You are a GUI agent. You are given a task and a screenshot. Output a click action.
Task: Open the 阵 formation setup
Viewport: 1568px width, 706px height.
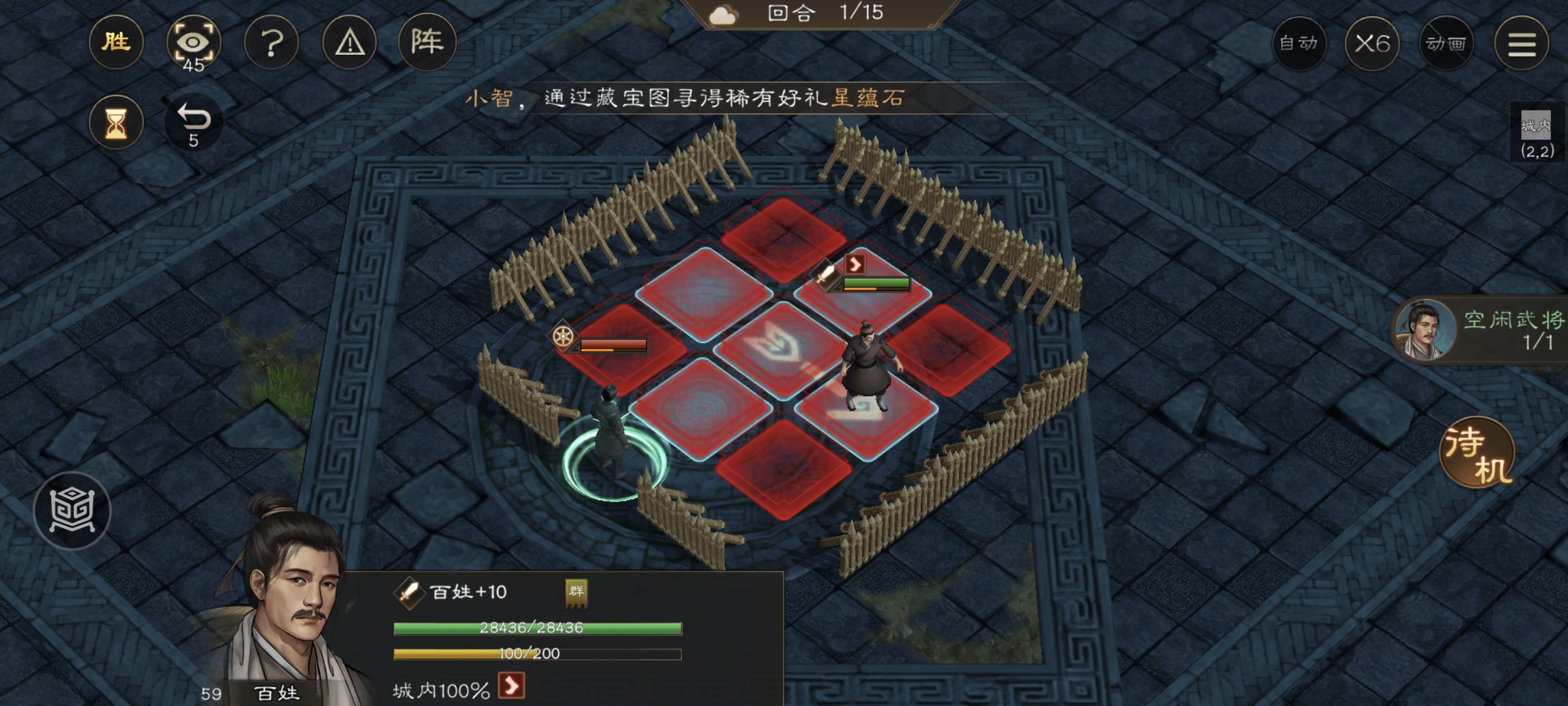click(x=428, y=42)
